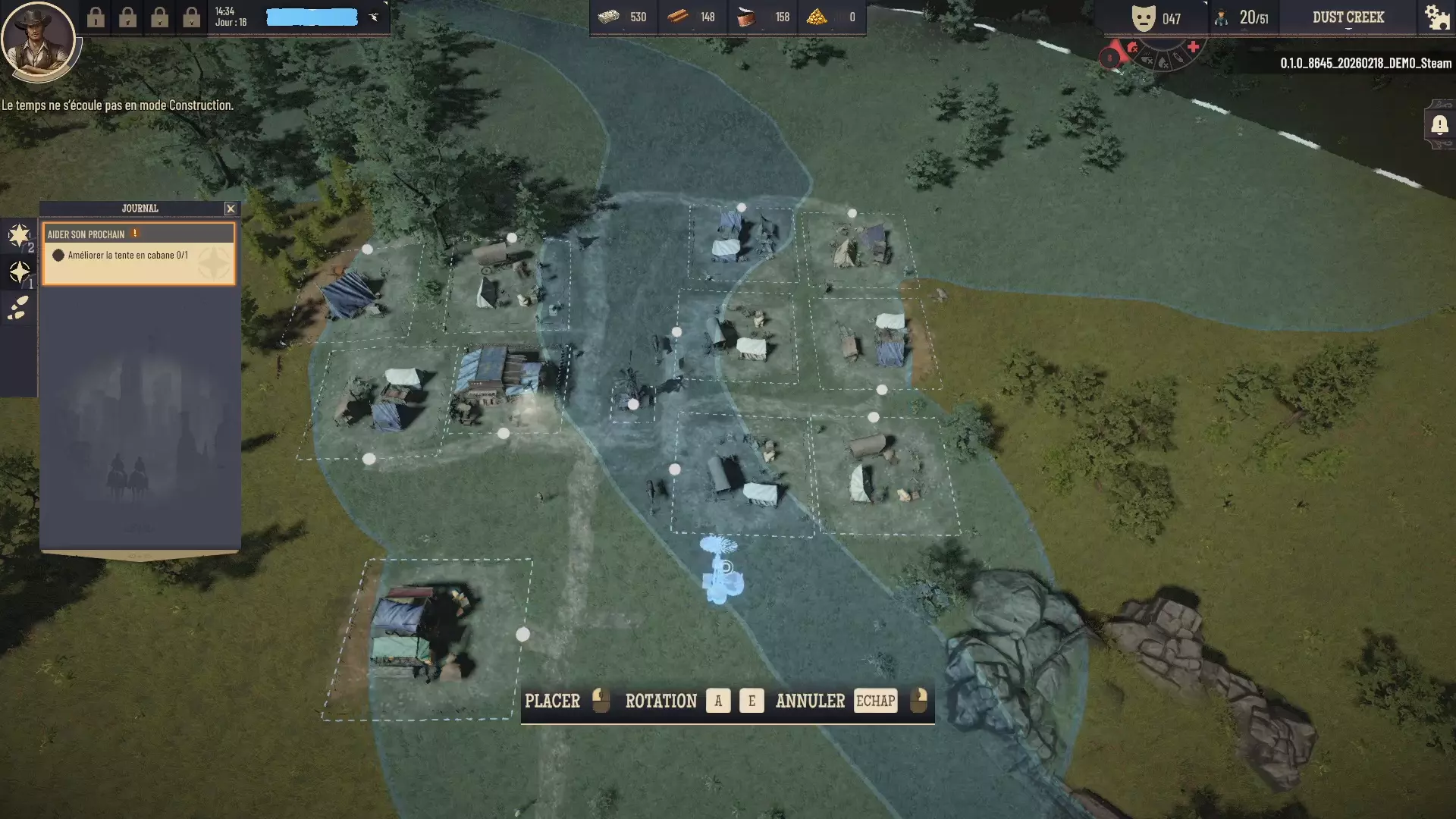The width and height of the screenshot is (1456, 819).
Task: Open the JOURNAL panel header
Action: [139, 208]
